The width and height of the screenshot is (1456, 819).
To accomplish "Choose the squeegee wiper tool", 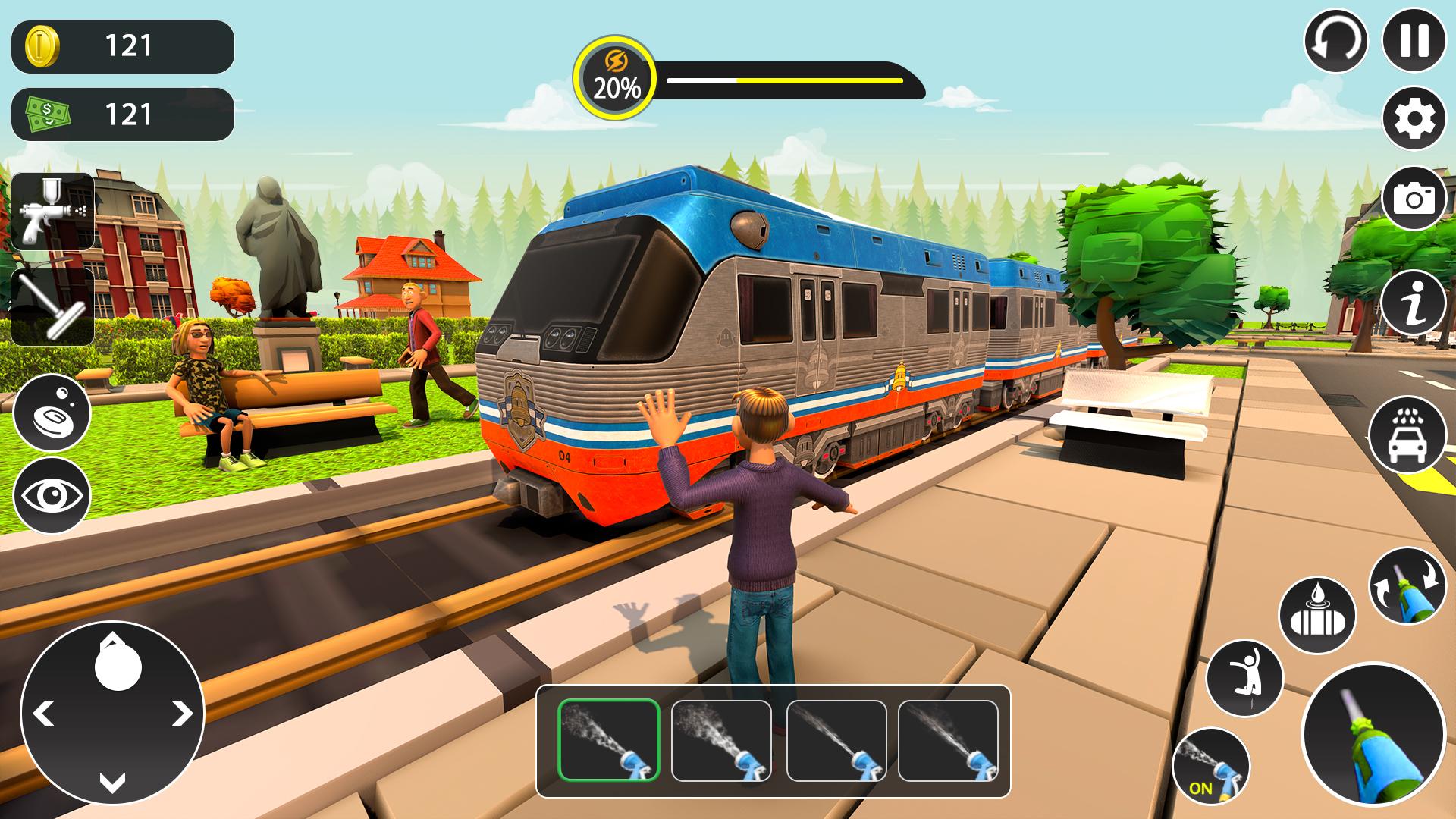I will click(x=52, y=307).
